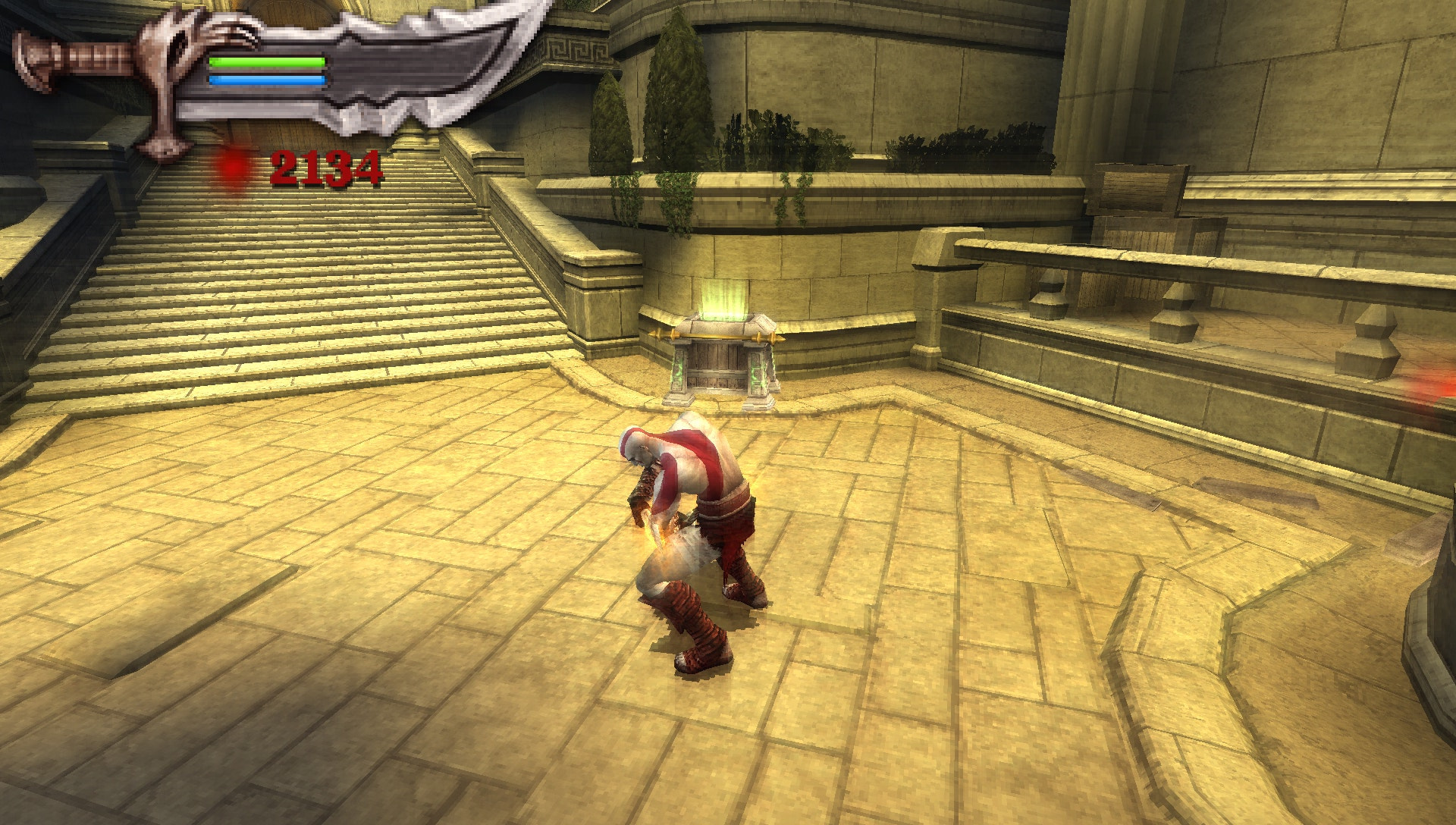The height and width of the screenshot is (825, 1456).
Task: Click the number 2134 orb counter
Action: point(326,168)
